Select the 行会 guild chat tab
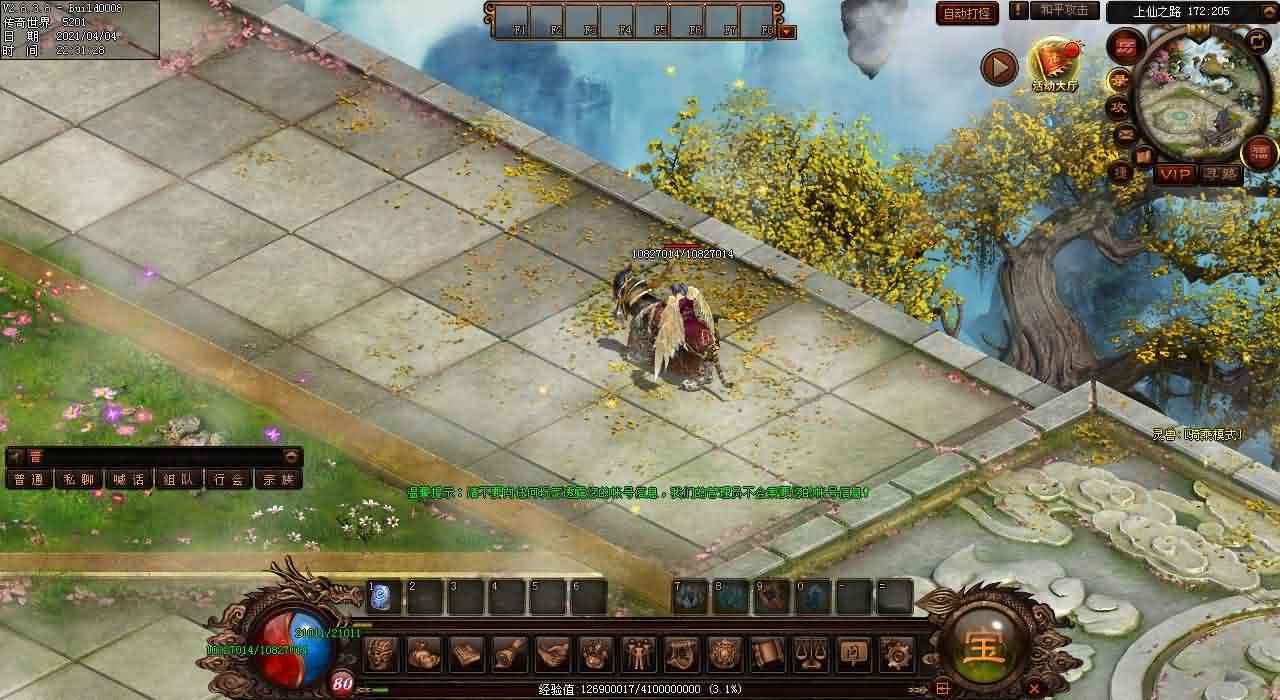Image resolution: width=1280 pixels, height=700 pixels. 229,479
